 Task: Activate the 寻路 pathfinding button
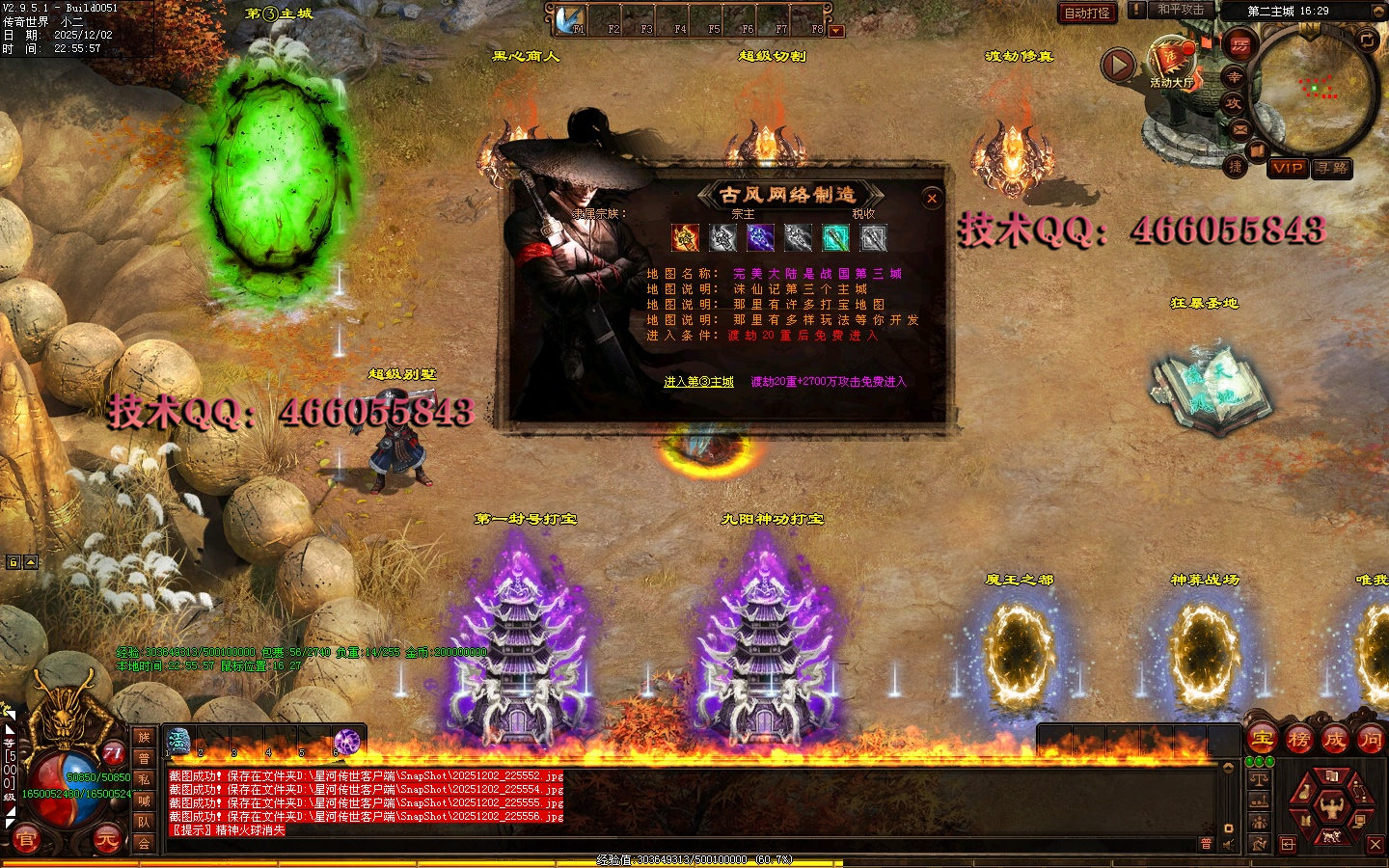pos(1333,168)
